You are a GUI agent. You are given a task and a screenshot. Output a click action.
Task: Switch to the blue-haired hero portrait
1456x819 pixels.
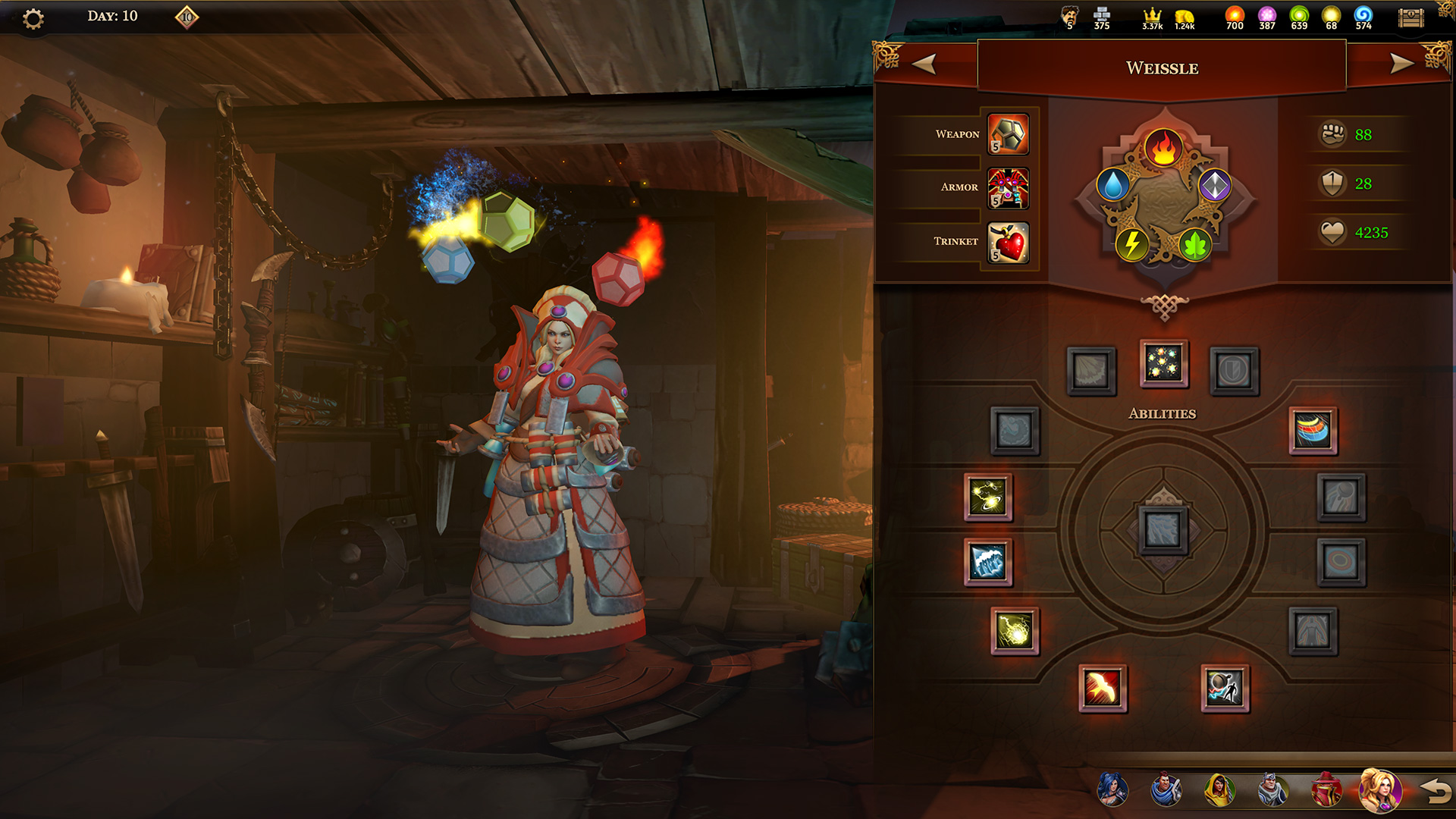[1112, 789]
